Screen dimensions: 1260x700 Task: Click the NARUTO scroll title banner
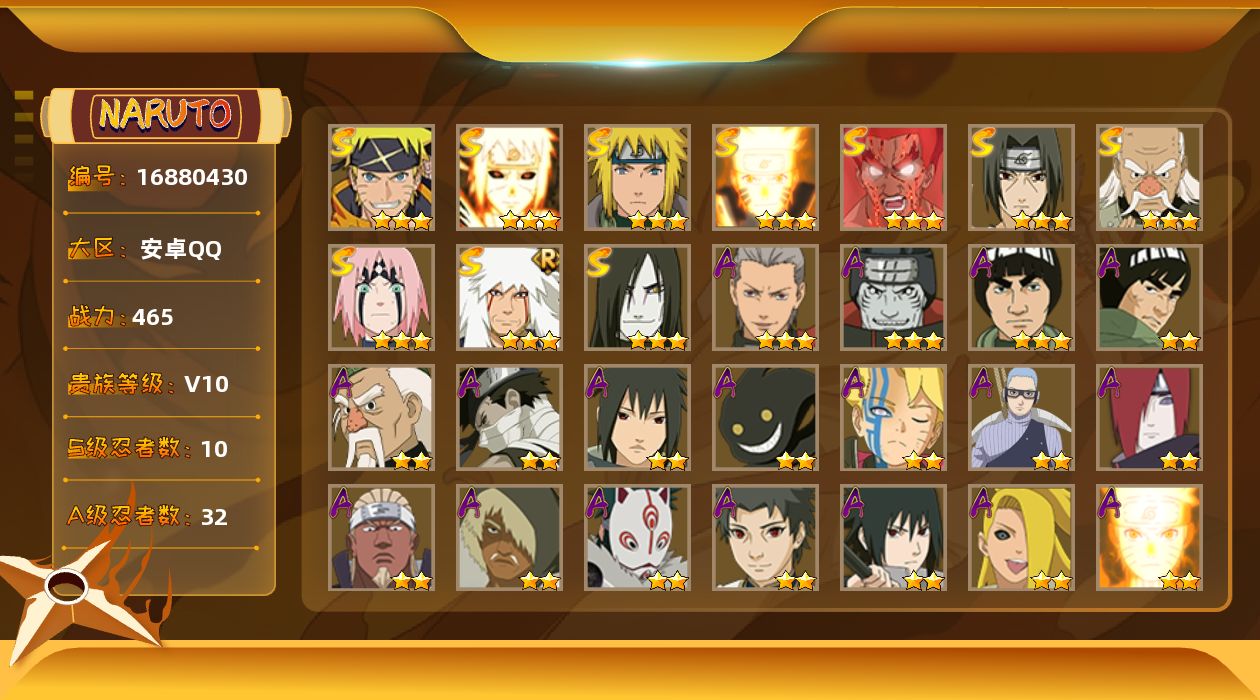[166, 115]
